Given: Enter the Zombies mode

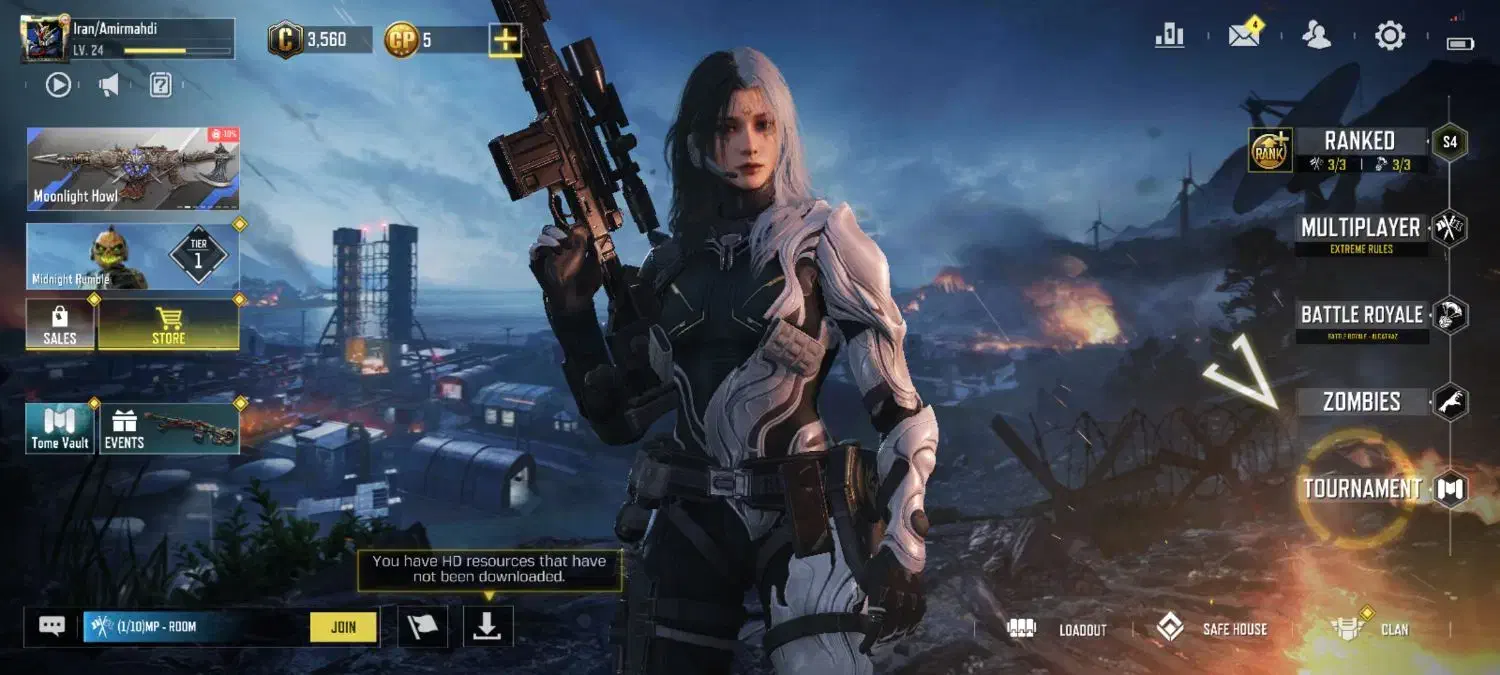Looking at the screenshot, I should [1361, 402].
